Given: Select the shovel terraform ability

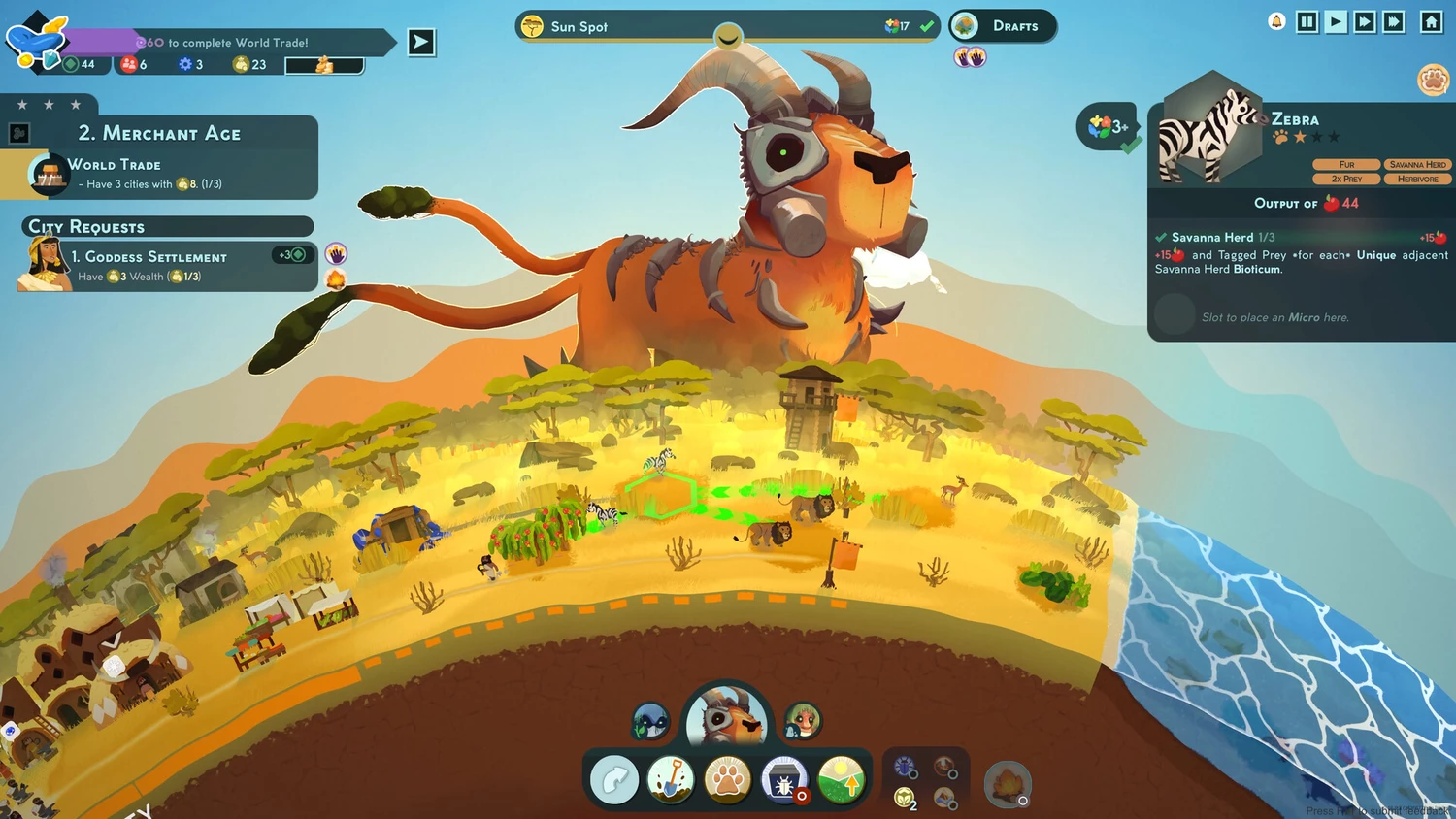Looking at the screenshot, I should click(671, 779).
